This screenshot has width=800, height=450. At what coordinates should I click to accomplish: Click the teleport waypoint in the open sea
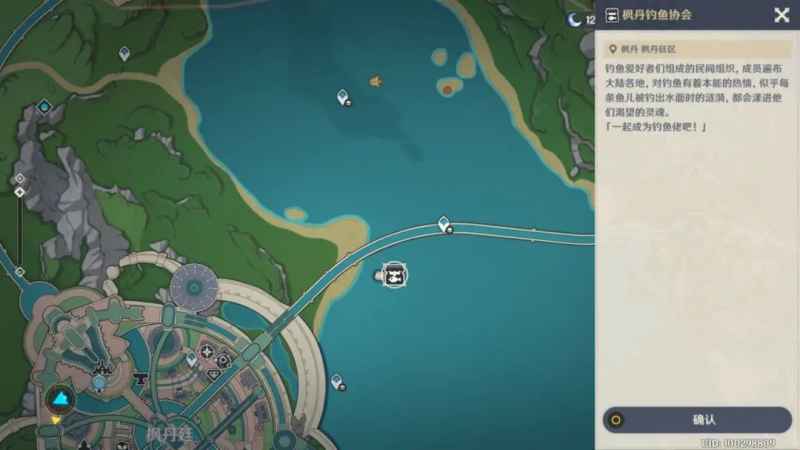coord(343,97)
